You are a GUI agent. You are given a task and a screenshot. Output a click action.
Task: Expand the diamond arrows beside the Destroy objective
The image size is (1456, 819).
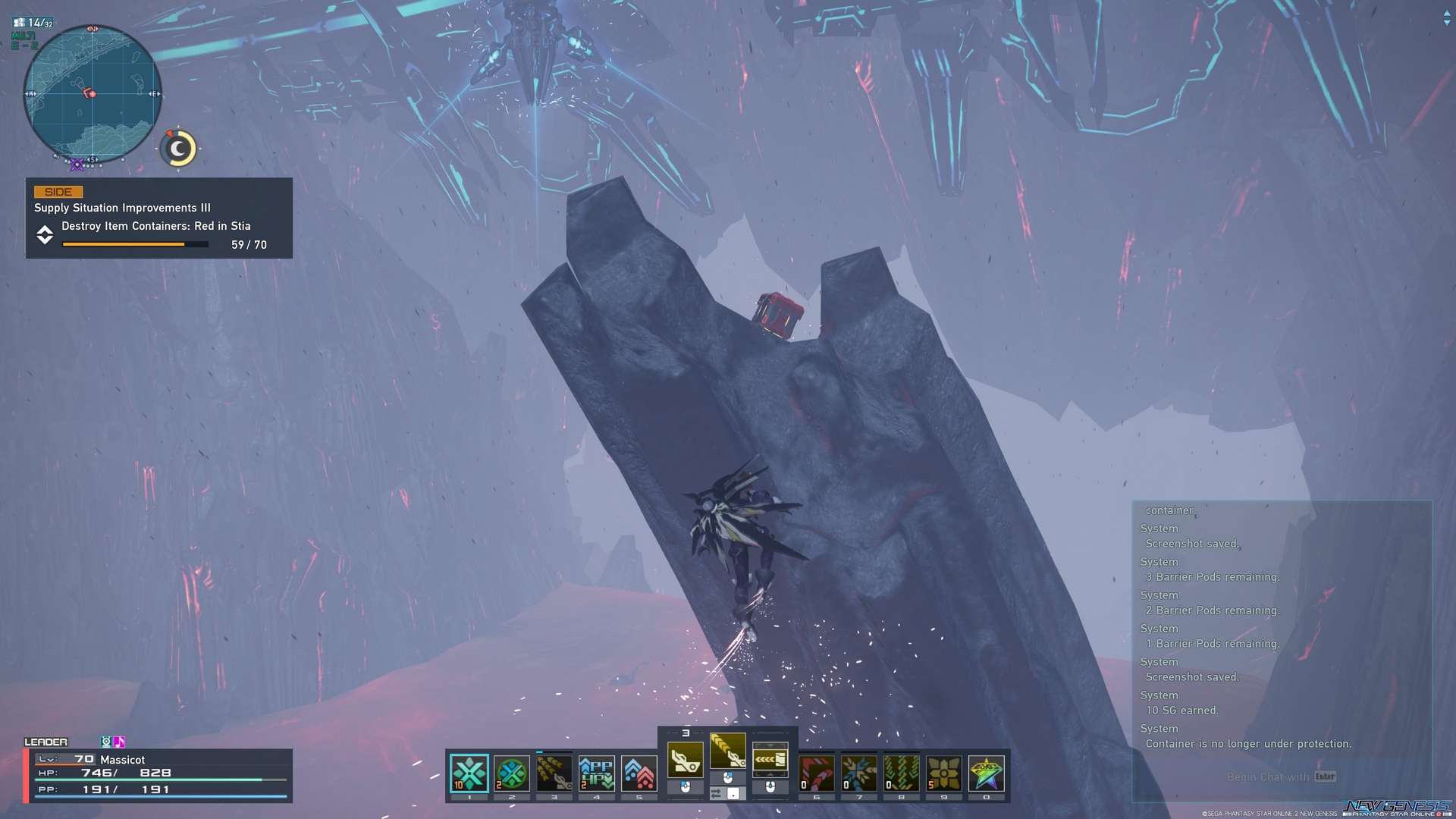click(45, 235)
